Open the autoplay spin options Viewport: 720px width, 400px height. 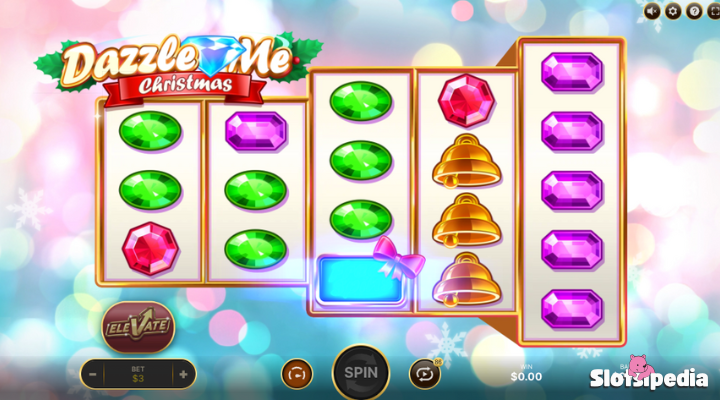pyautogui.click(x=424, y=374)
